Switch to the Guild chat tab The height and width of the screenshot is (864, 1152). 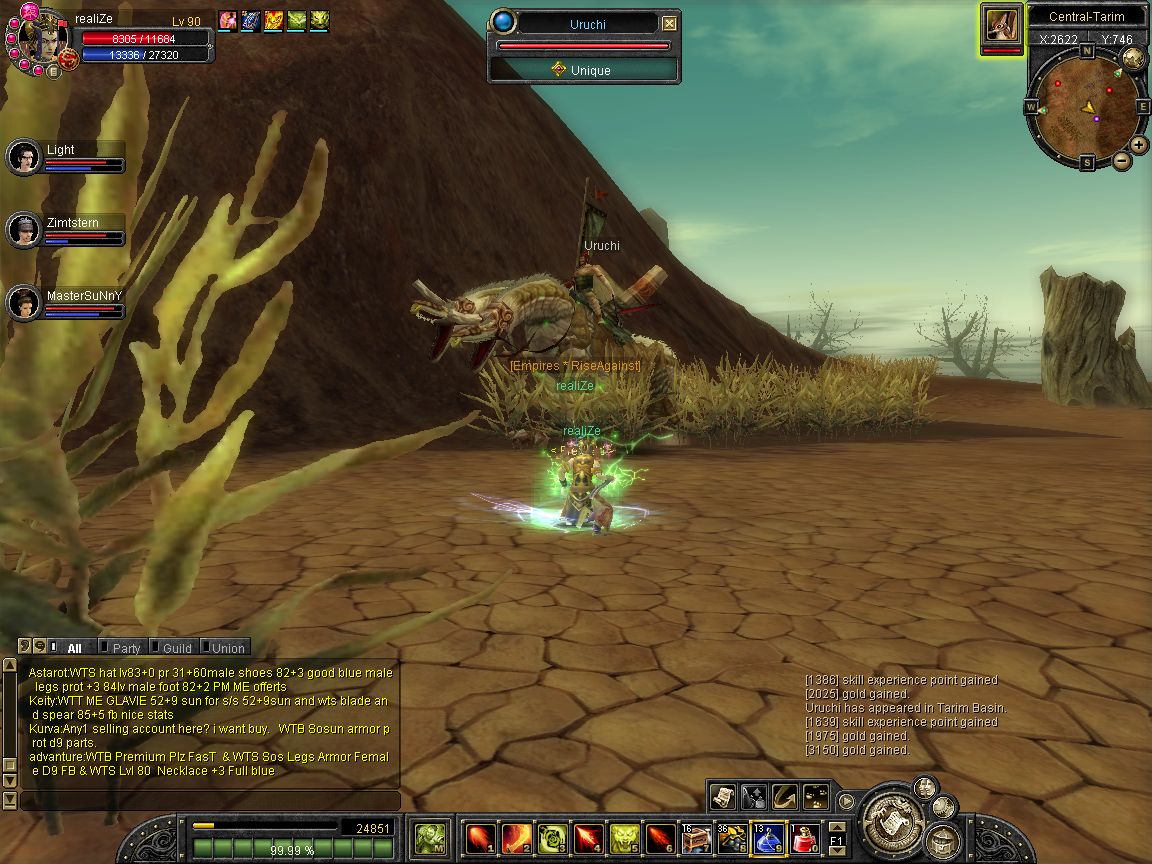[174, 648]
